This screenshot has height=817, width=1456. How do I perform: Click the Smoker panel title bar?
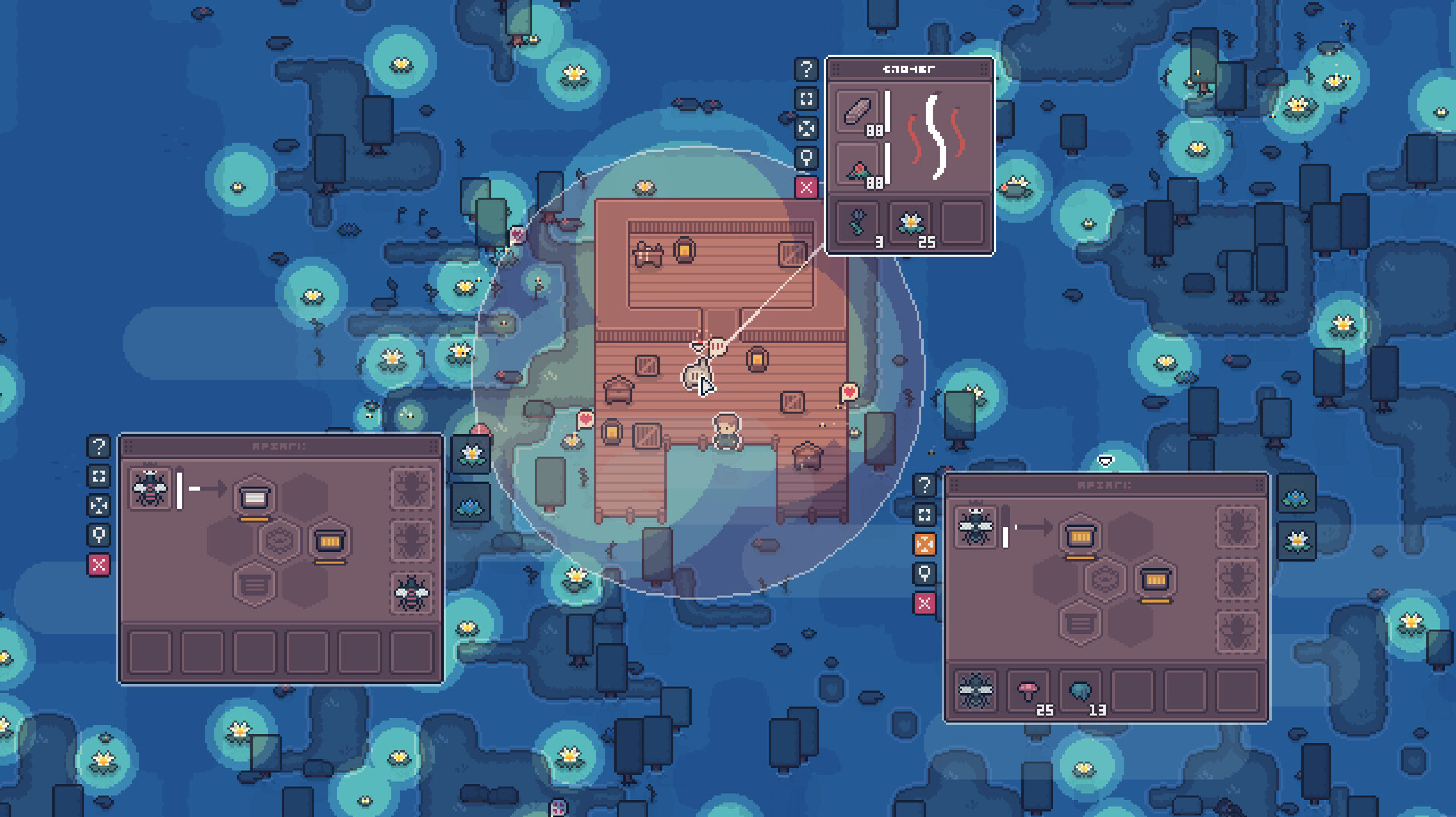[x=908, y=69]
